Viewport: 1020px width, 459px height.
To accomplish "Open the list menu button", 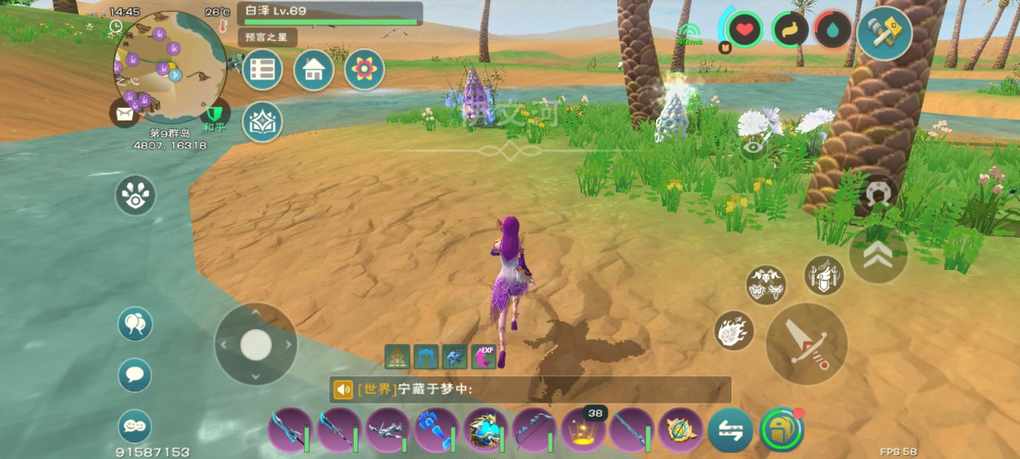I will [x=262, y=70].
